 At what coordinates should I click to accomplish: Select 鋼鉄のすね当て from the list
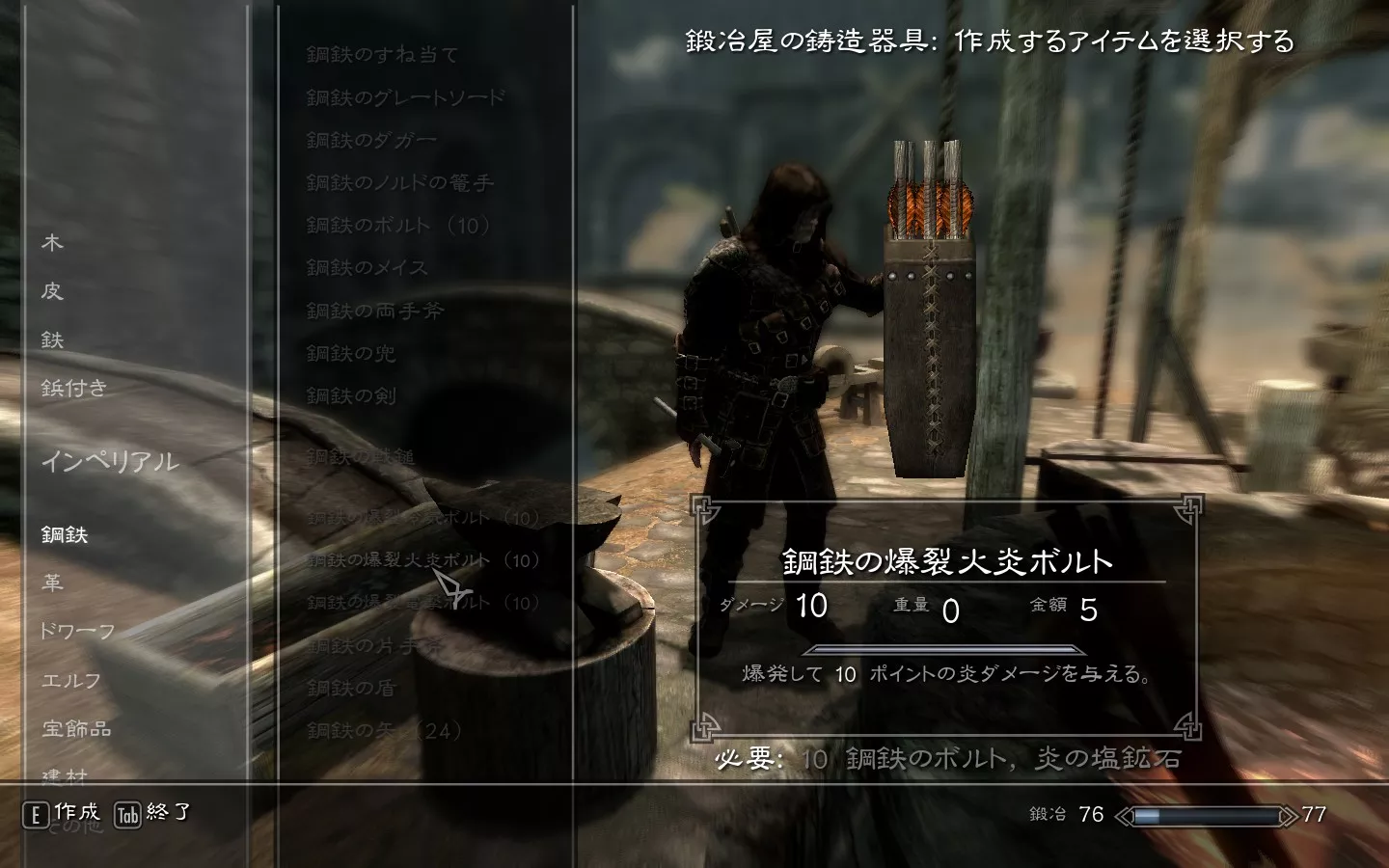coord(382,55)
